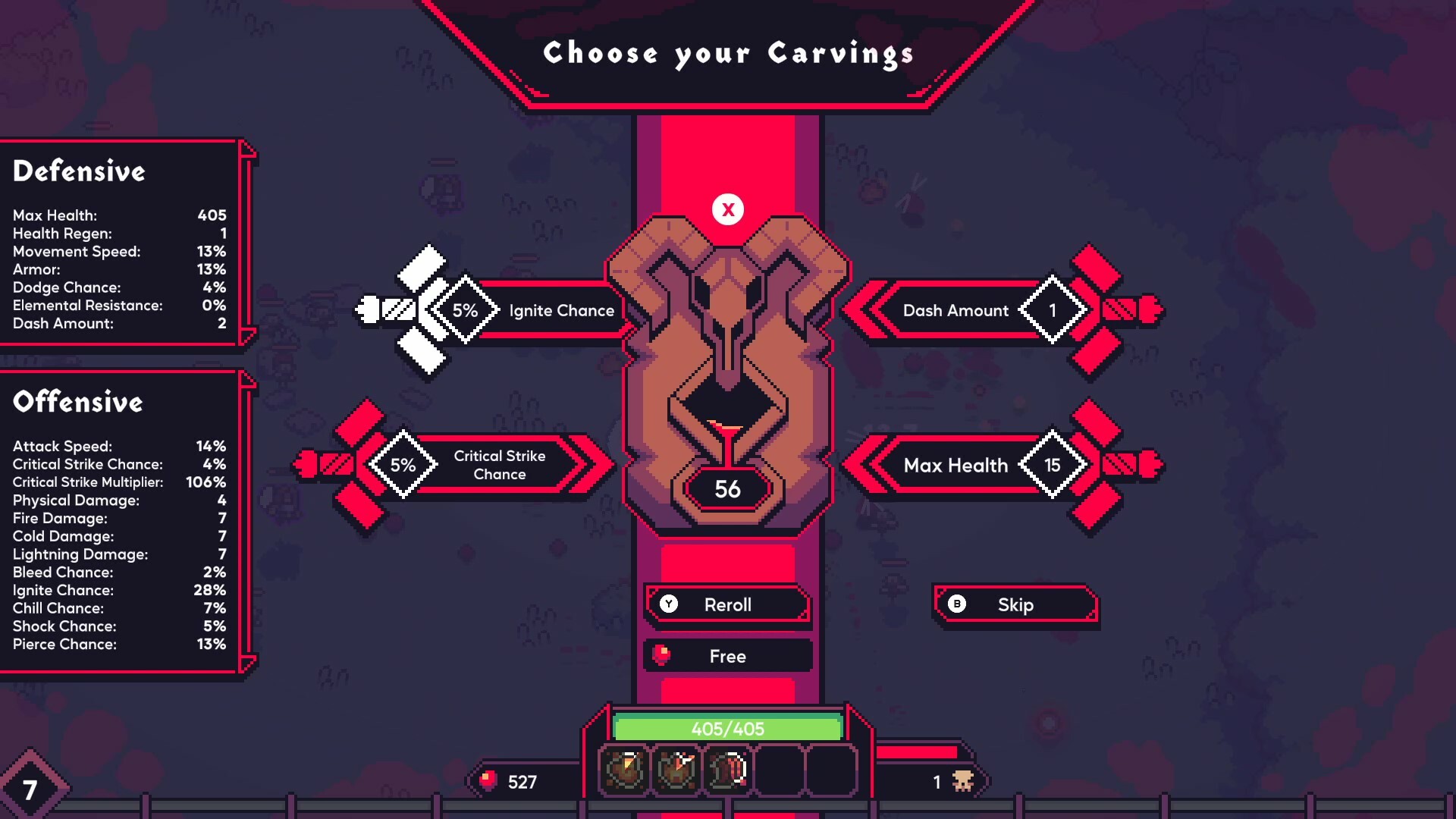Click the 56 counter on the statue
This screenshot has height=819, width=1456.
[x=726, y=490]
